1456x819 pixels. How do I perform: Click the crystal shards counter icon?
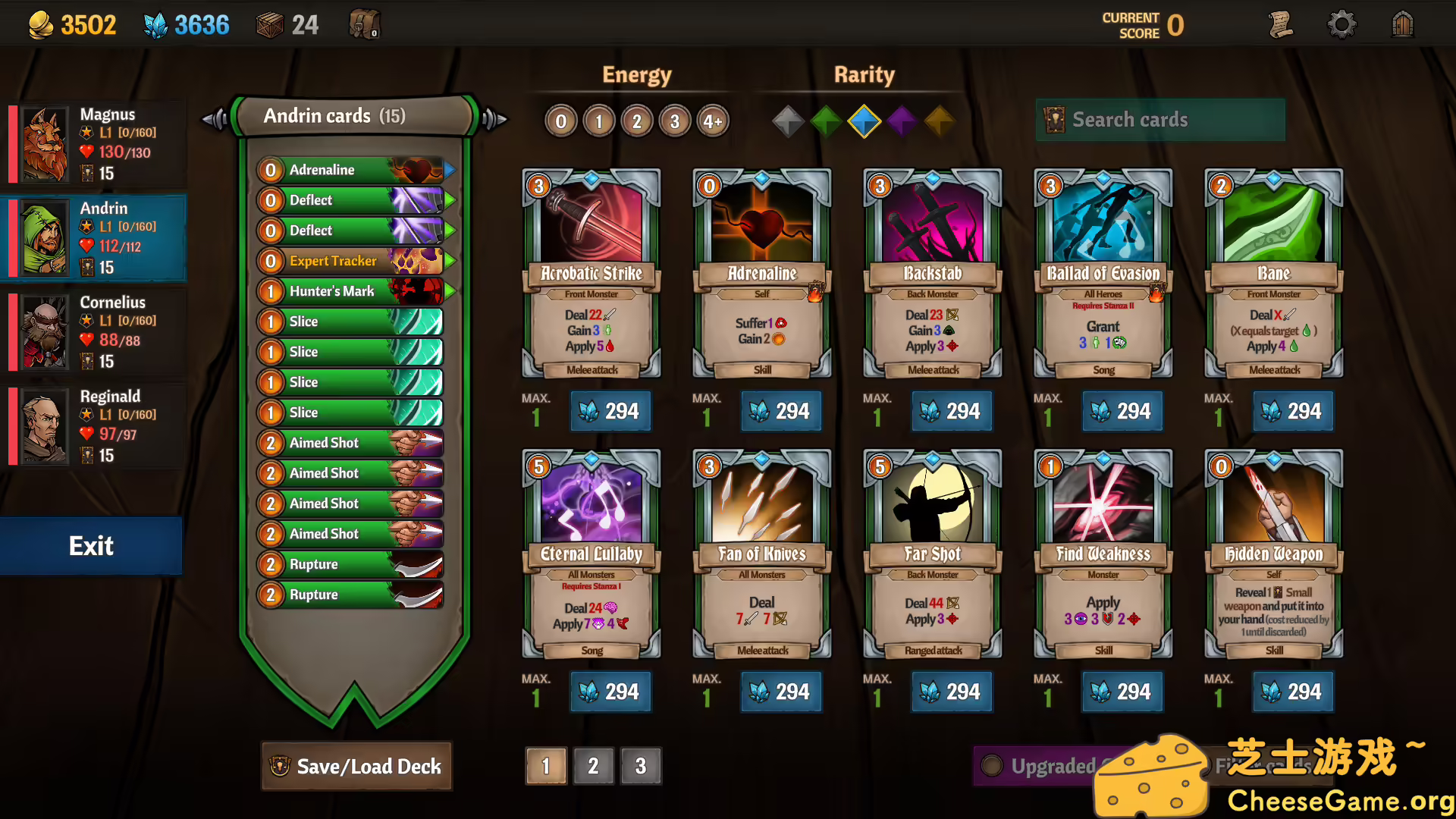(x=157, y=24)
